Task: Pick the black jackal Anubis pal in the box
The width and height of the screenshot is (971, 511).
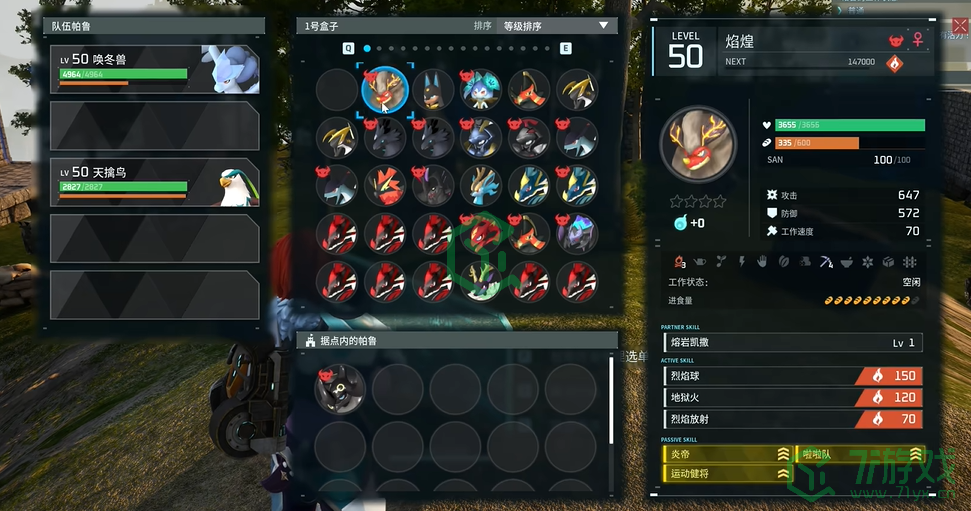Action: 434,89
